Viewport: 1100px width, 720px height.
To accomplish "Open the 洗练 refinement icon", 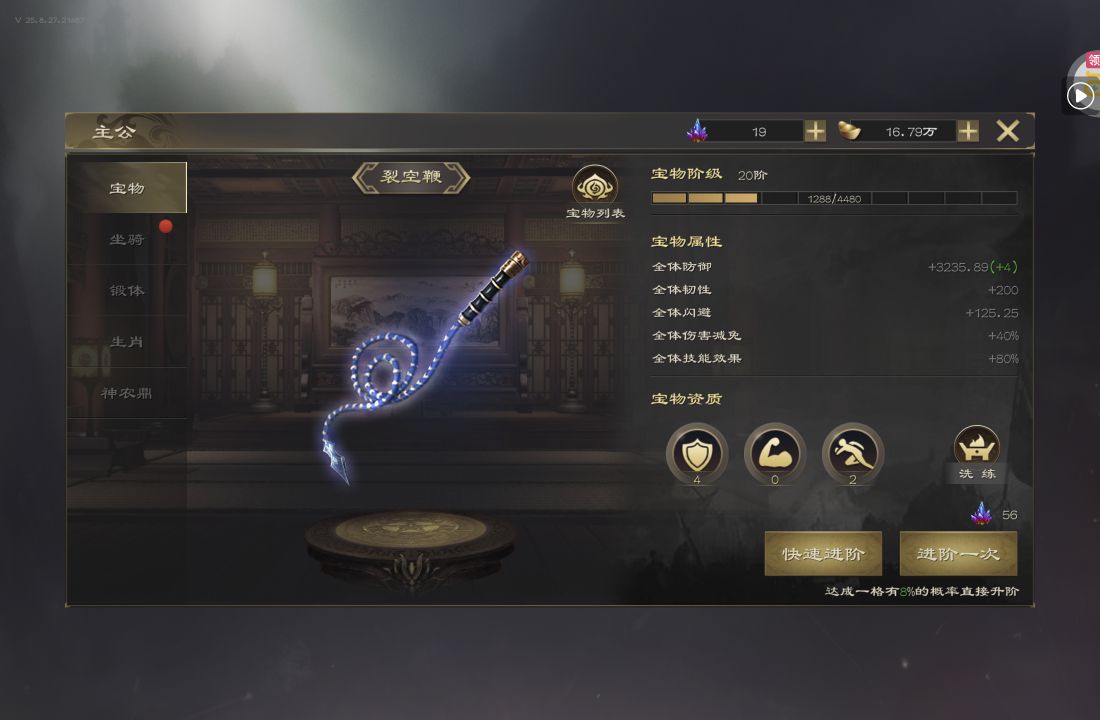I will coord(977,452).
